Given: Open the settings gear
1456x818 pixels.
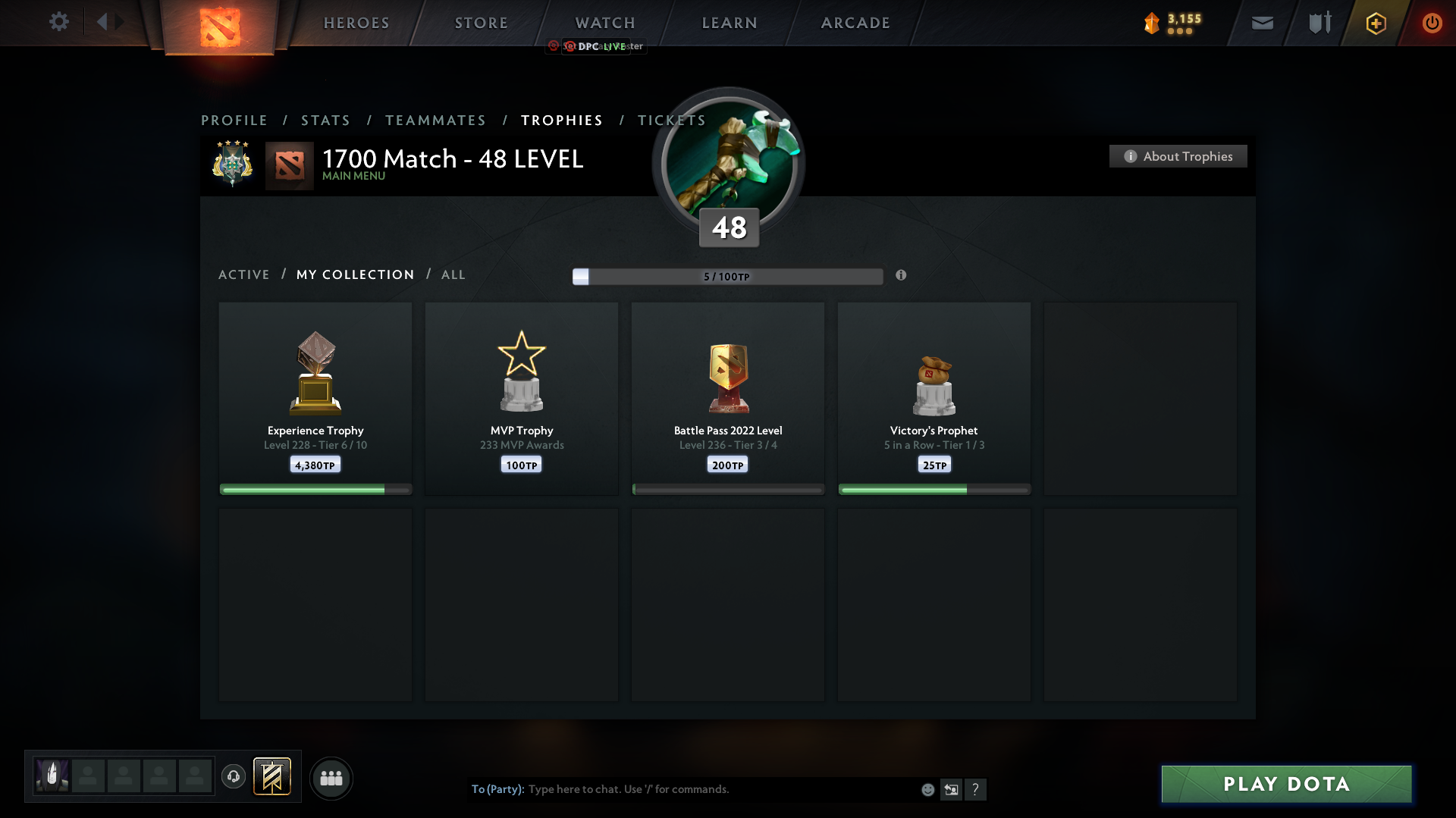Looking at the screenshot, I should pyautogui.click(x=59, y=22).
